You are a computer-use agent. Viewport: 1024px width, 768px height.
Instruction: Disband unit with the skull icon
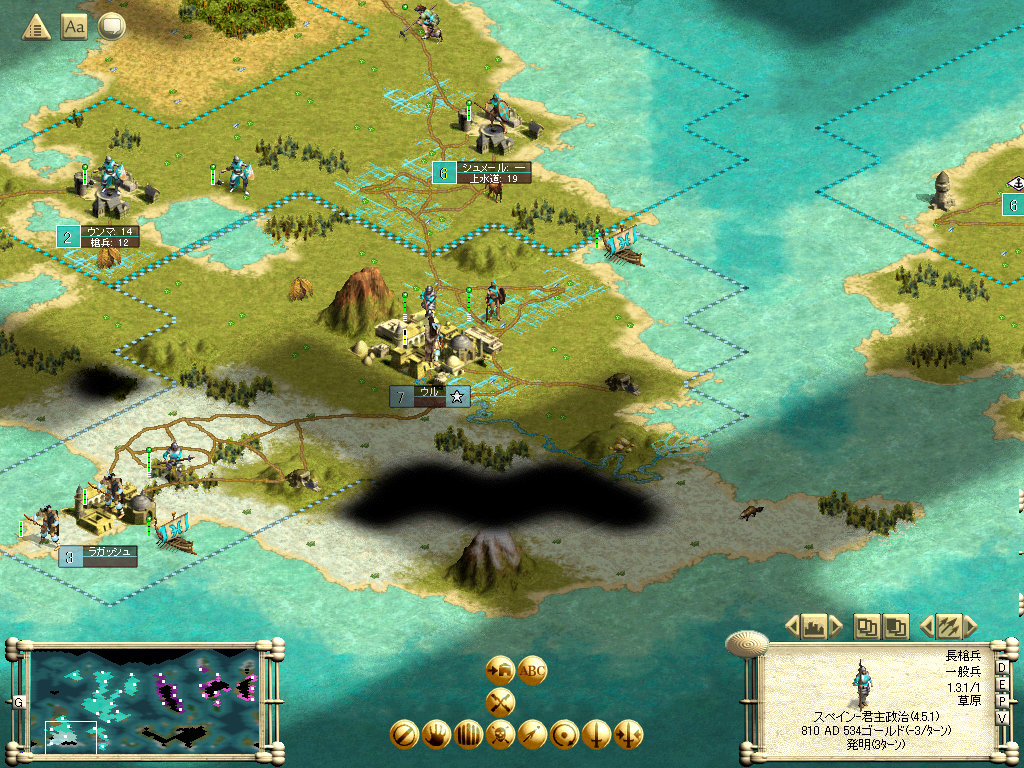501,735
